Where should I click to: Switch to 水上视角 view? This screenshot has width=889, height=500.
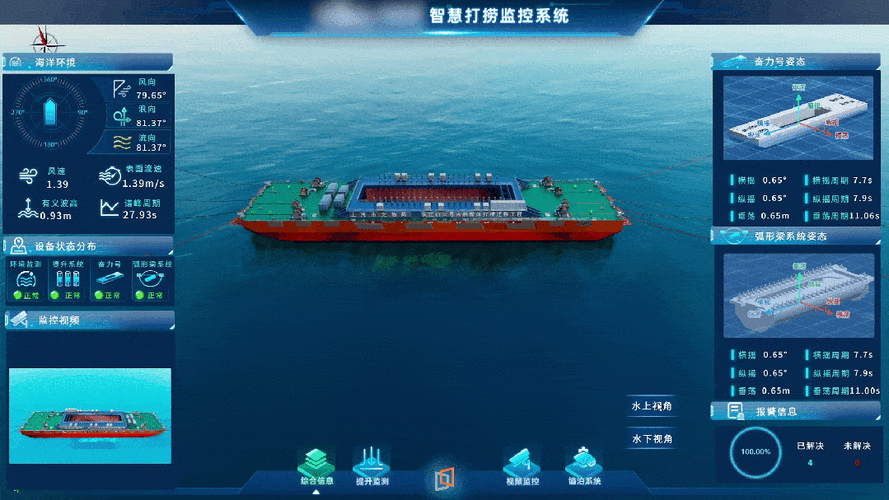[x=651, y=406]
